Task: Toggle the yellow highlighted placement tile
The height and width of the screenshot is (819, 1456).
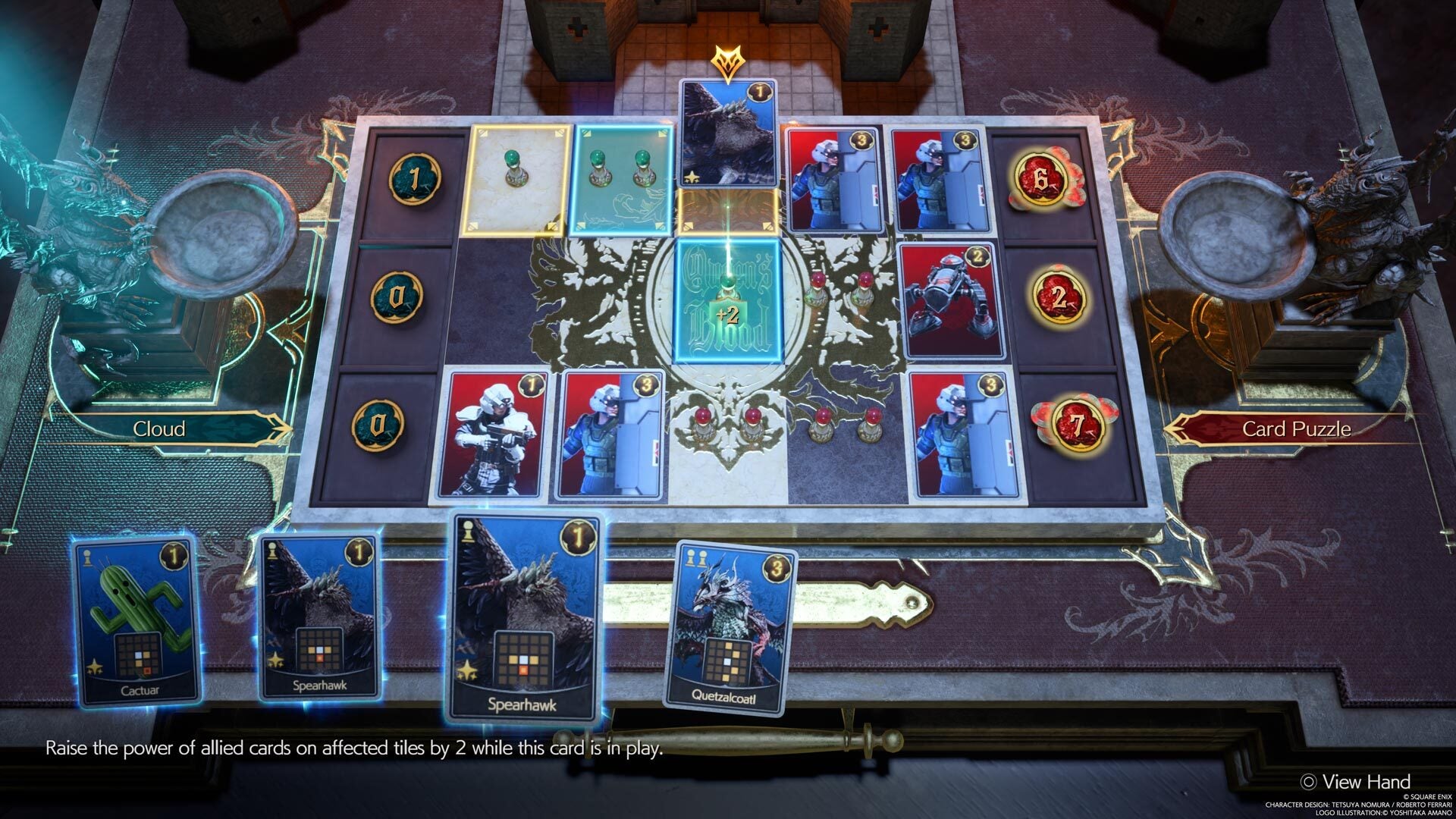Action: (516, 180)
